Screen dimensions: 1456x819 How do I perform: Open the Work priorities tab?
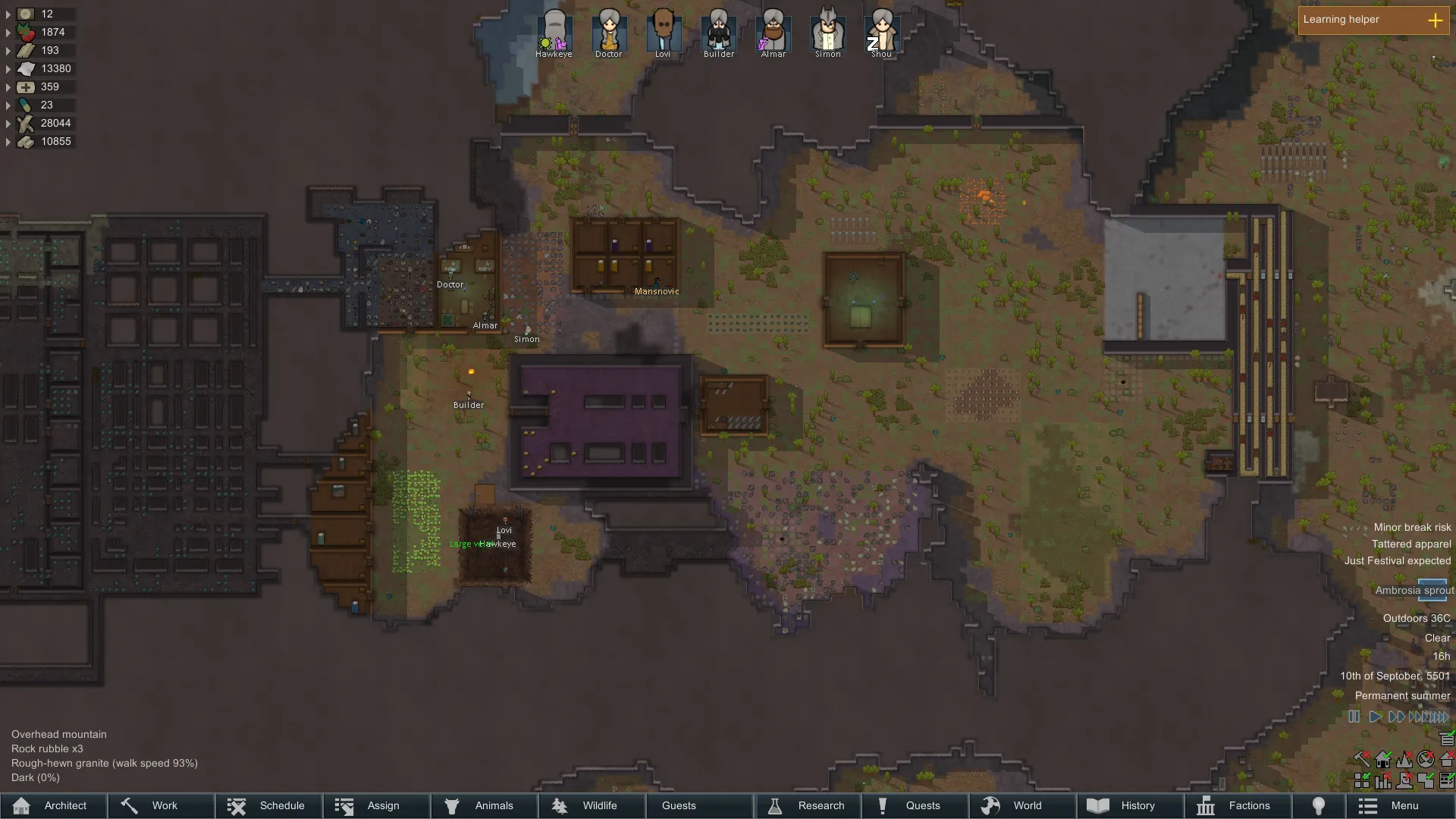(161, 805)
